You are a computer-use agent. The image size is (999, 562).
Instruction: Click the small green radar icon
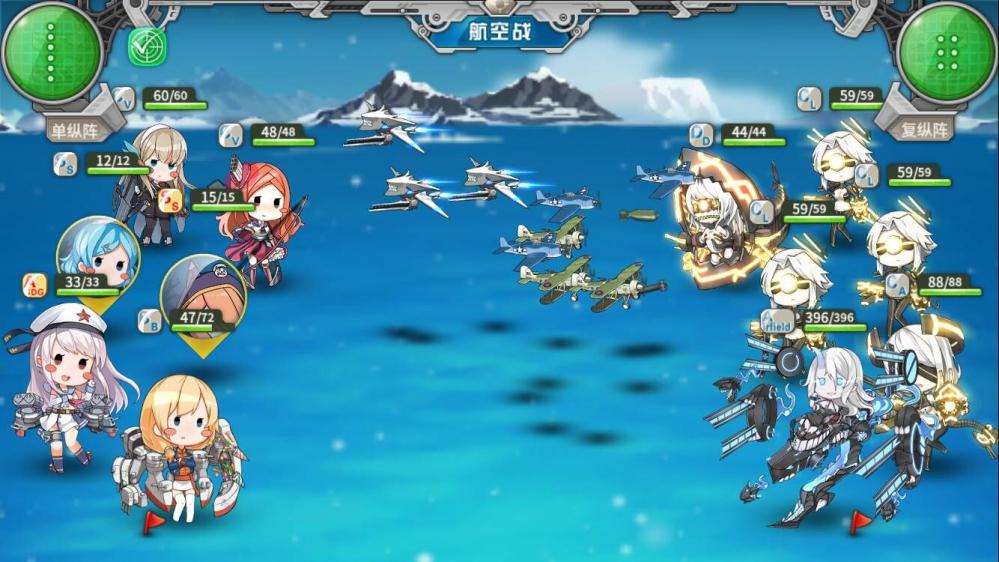[x=147, y=46]
